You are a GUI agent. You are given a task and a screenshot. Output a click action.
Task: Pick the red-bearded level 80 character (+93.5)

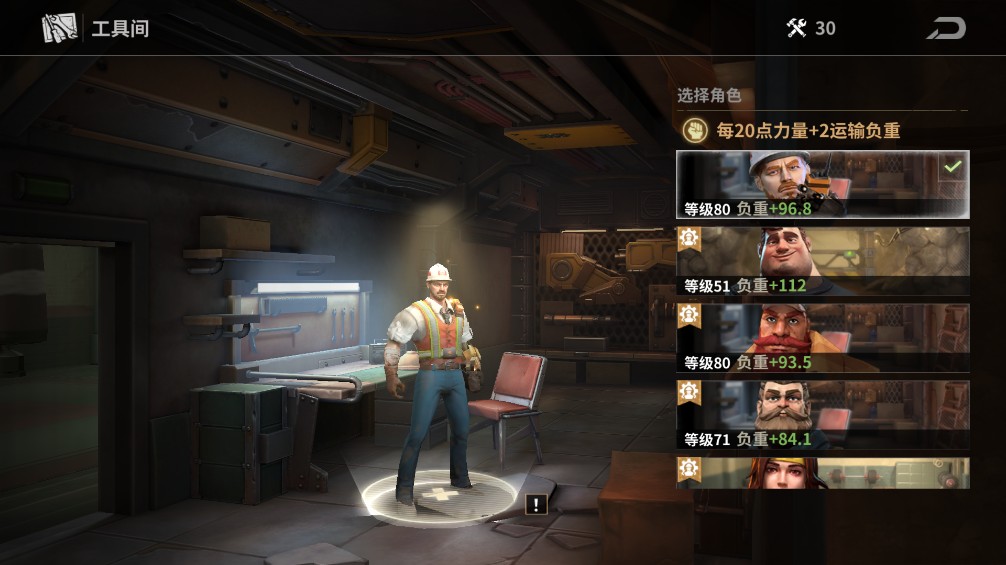822,338
